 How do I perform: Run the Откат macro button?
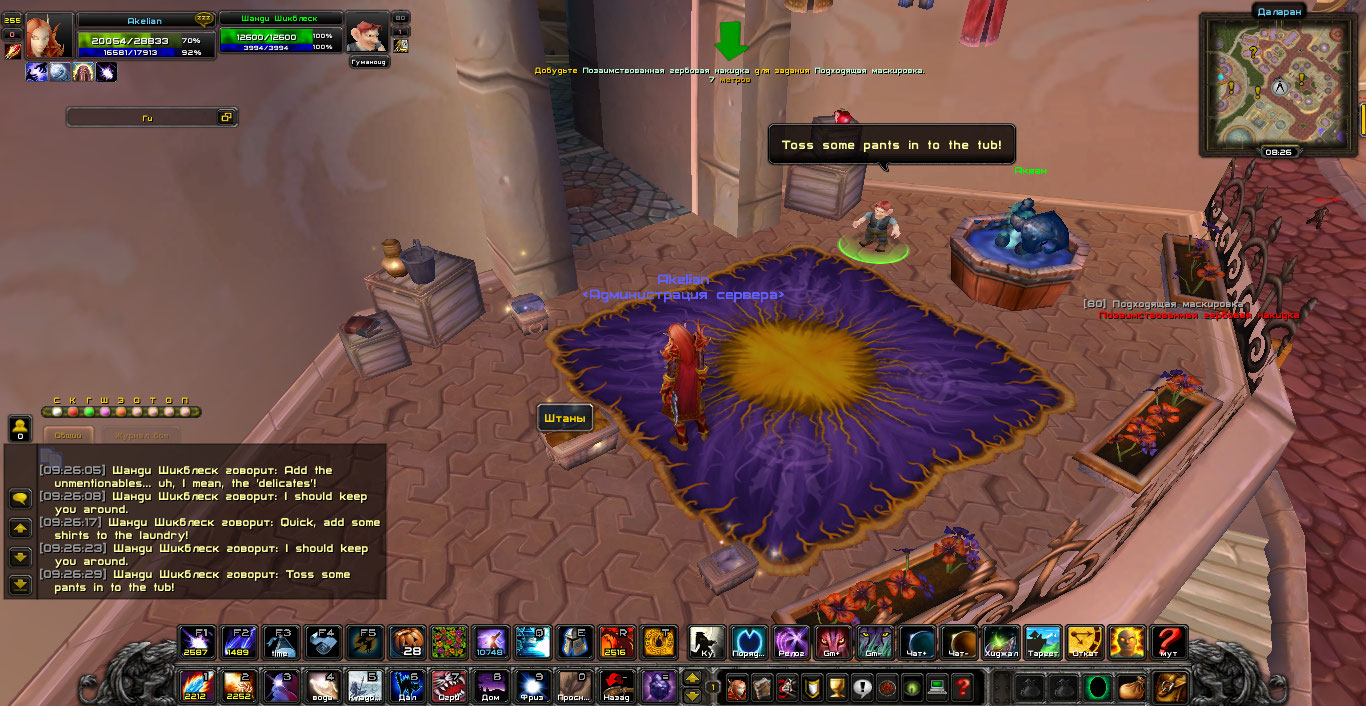click(x=1084, y=642)
